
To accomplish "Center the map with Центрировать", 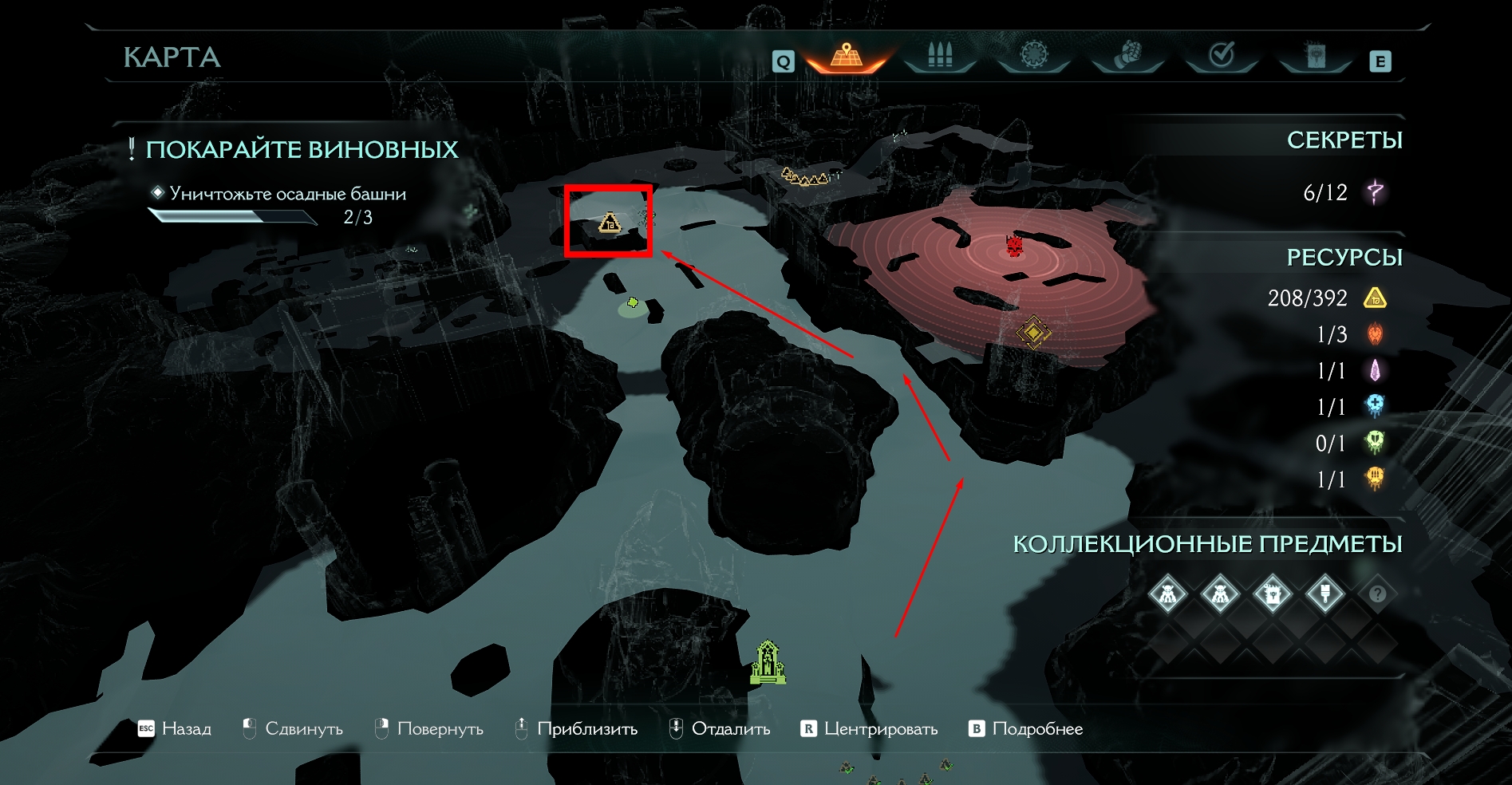I will pyautogui.click(x=870, y=728).
